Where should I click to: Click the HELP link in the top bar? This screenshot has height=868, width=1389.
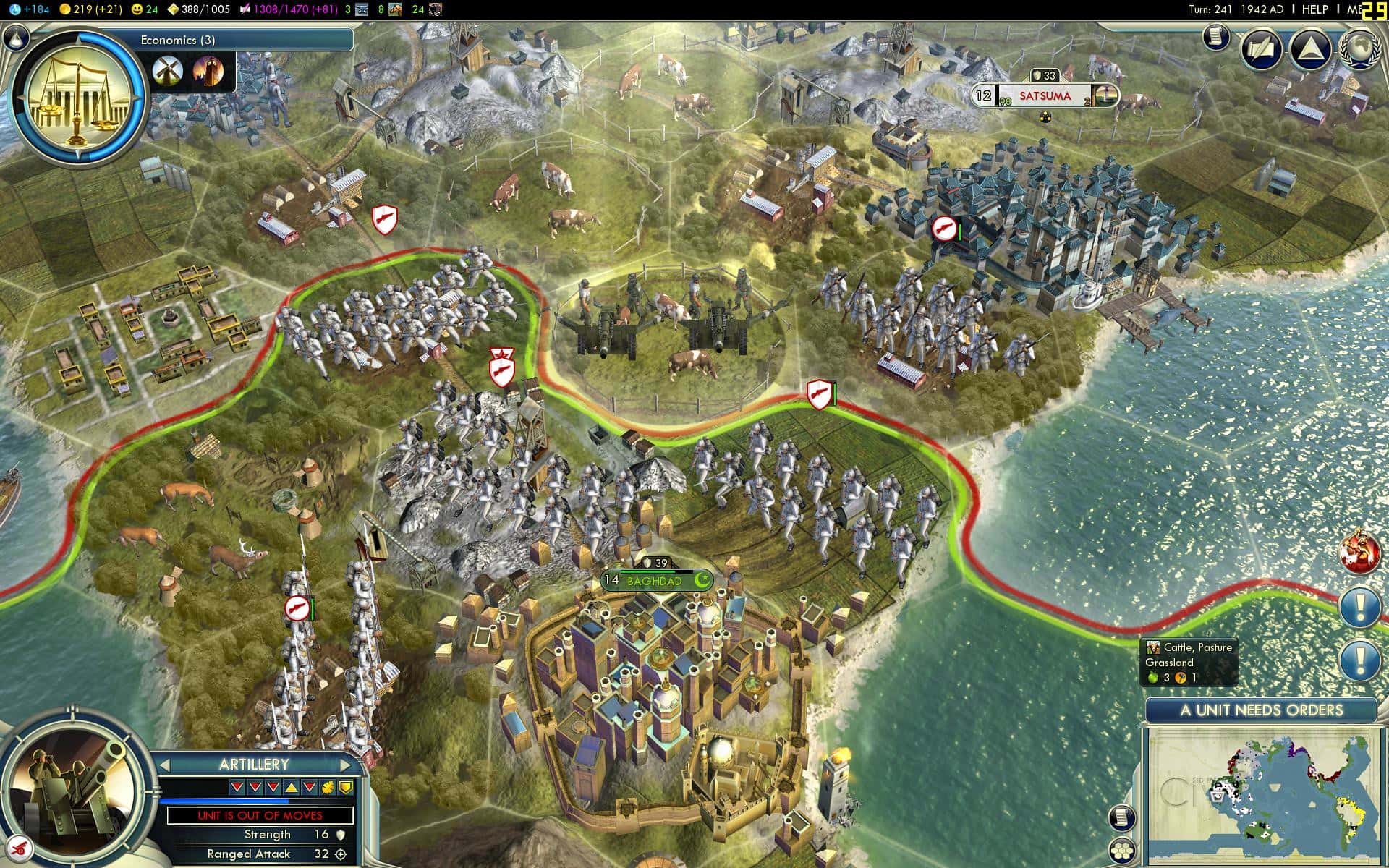(x=1314, y=9)
